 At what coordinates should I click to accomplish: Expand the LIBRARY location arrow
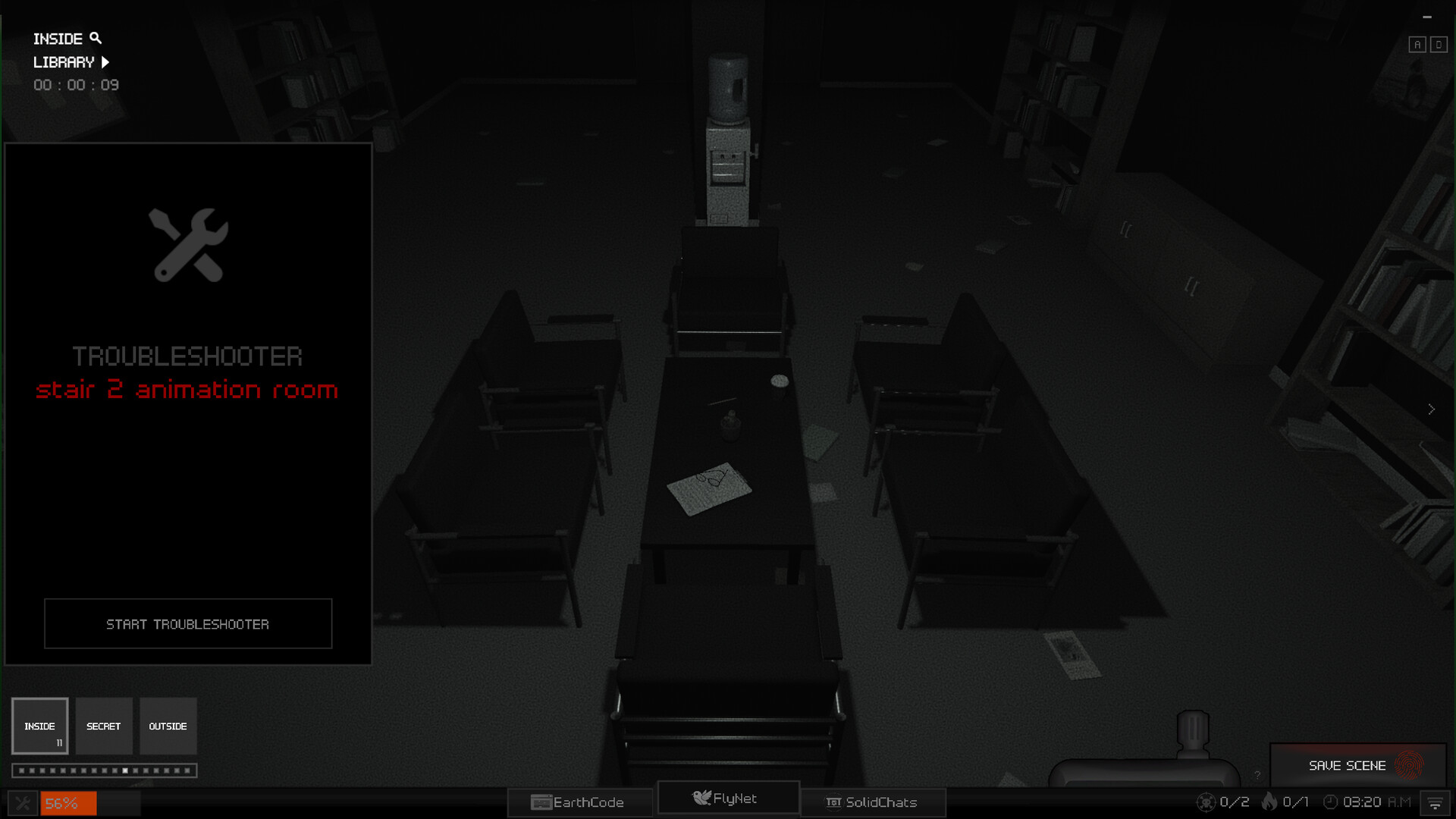105,62
